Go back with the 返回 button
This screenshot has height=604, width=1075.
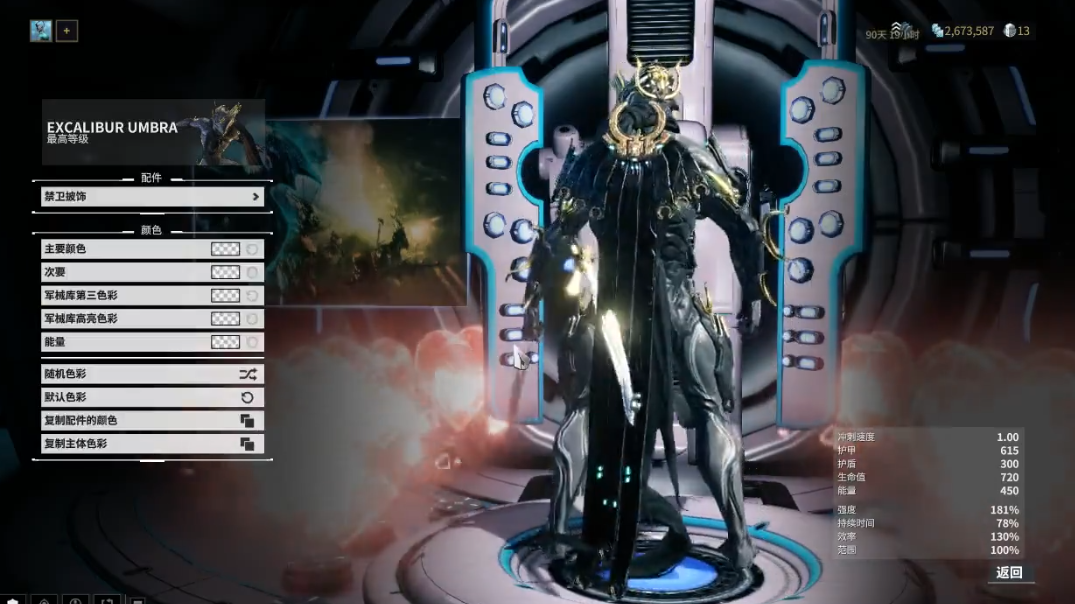1009,573
